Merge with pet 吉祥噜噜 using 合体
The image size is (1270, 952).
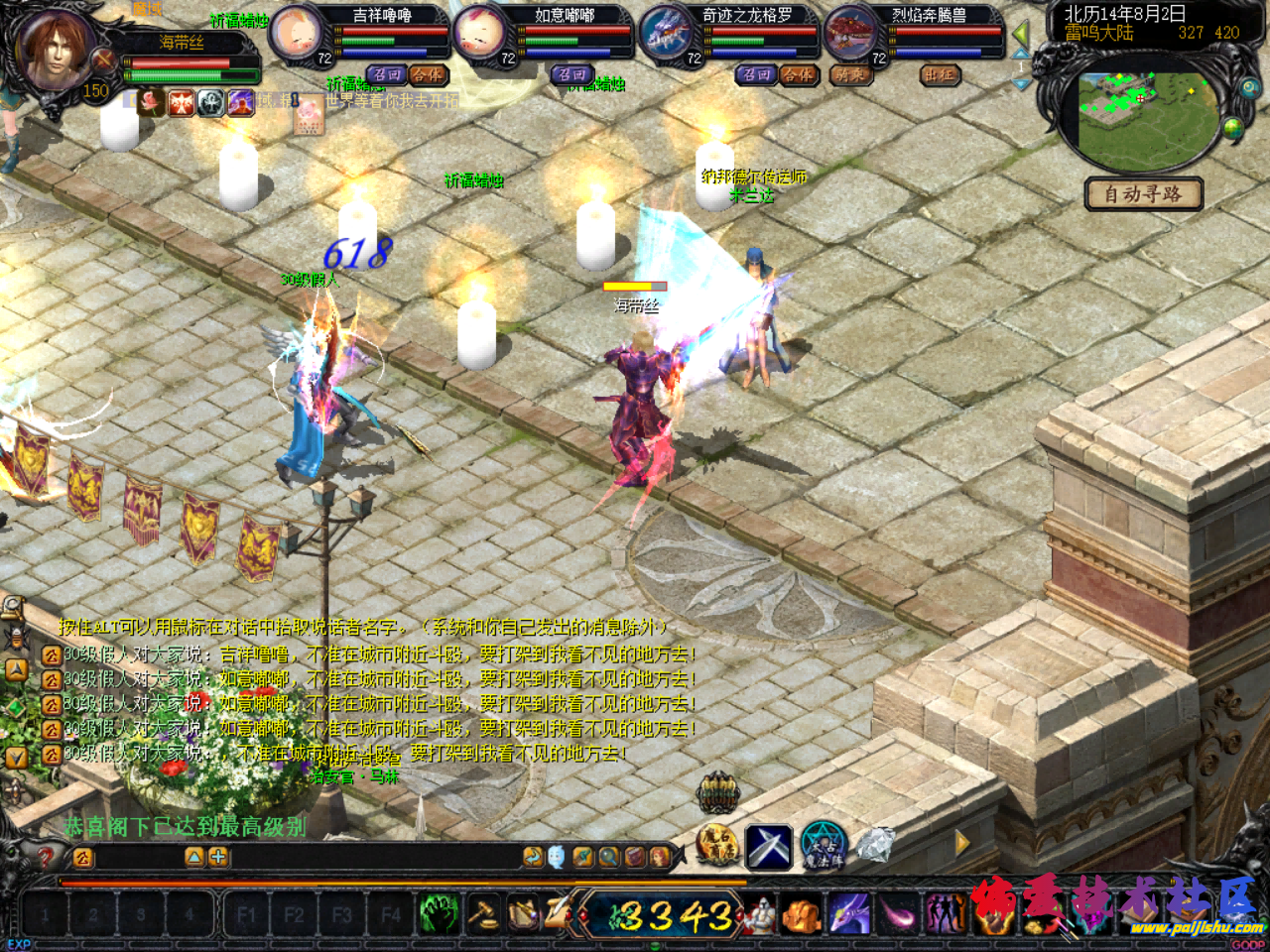pos(428,74)
